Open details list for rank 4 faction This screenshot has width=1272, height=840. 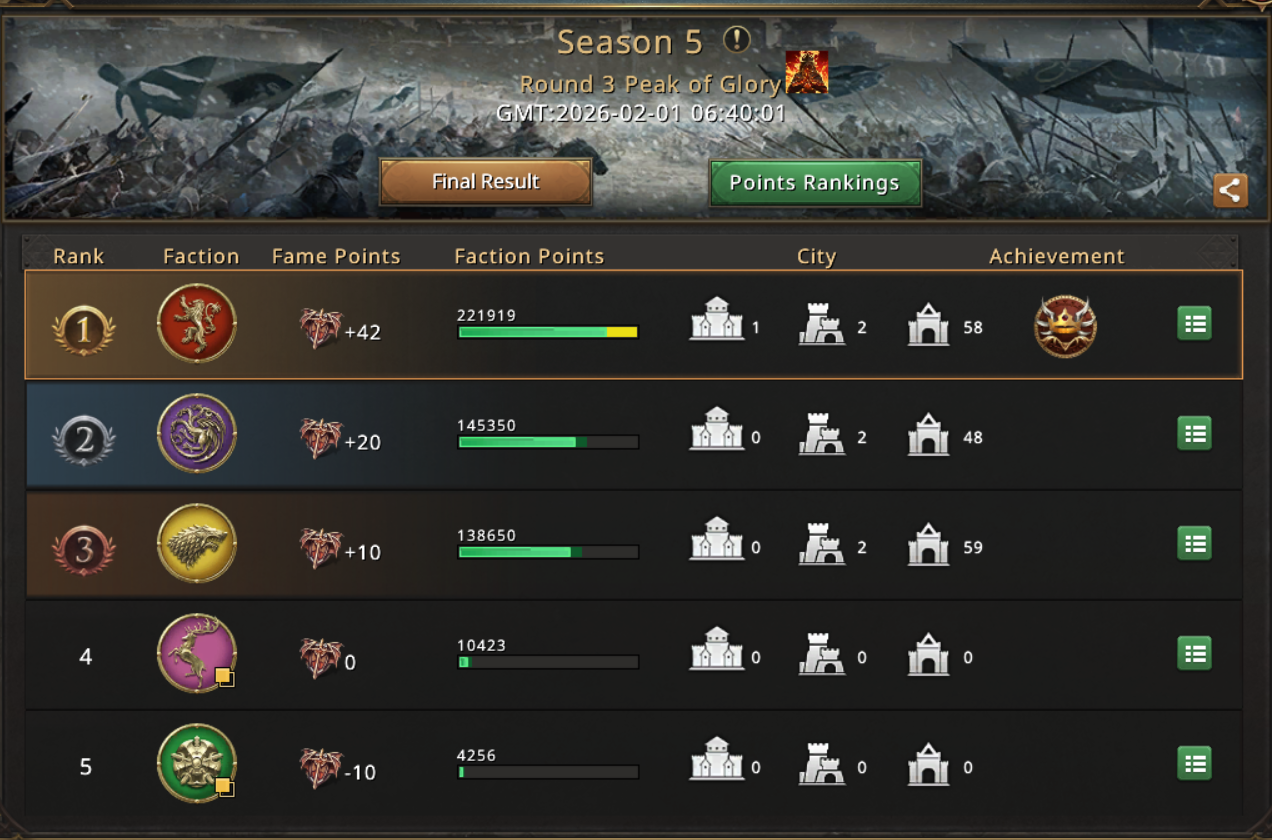[1194, 654]
